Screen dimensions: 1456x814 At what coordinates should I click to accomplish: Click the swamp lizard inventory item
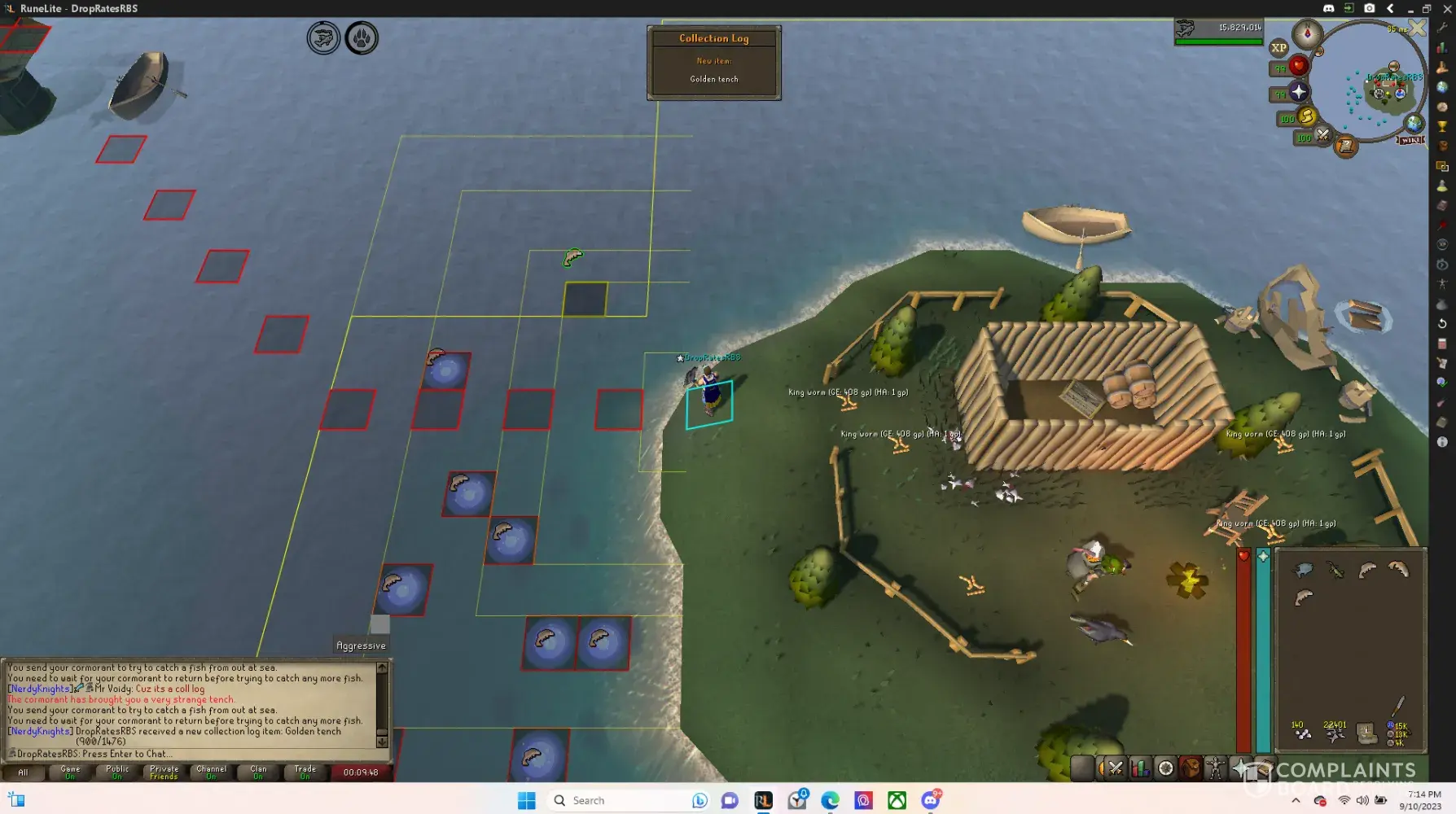(1335, 570)
